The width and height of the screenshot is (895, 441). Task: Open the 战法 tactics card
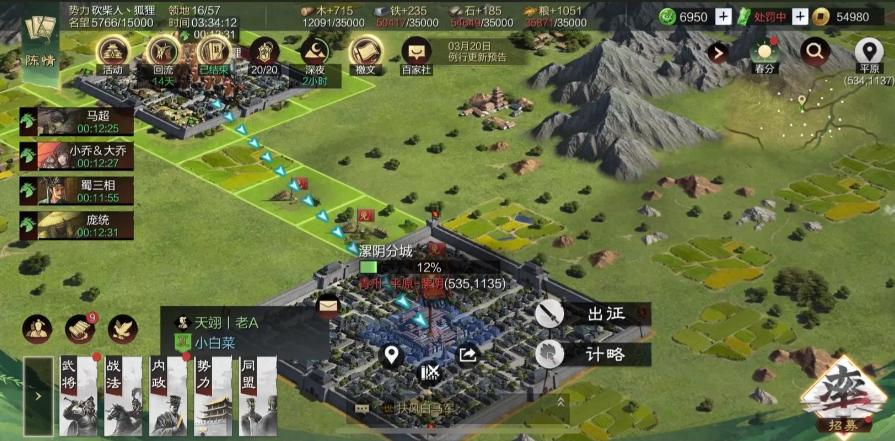point(122,396)
